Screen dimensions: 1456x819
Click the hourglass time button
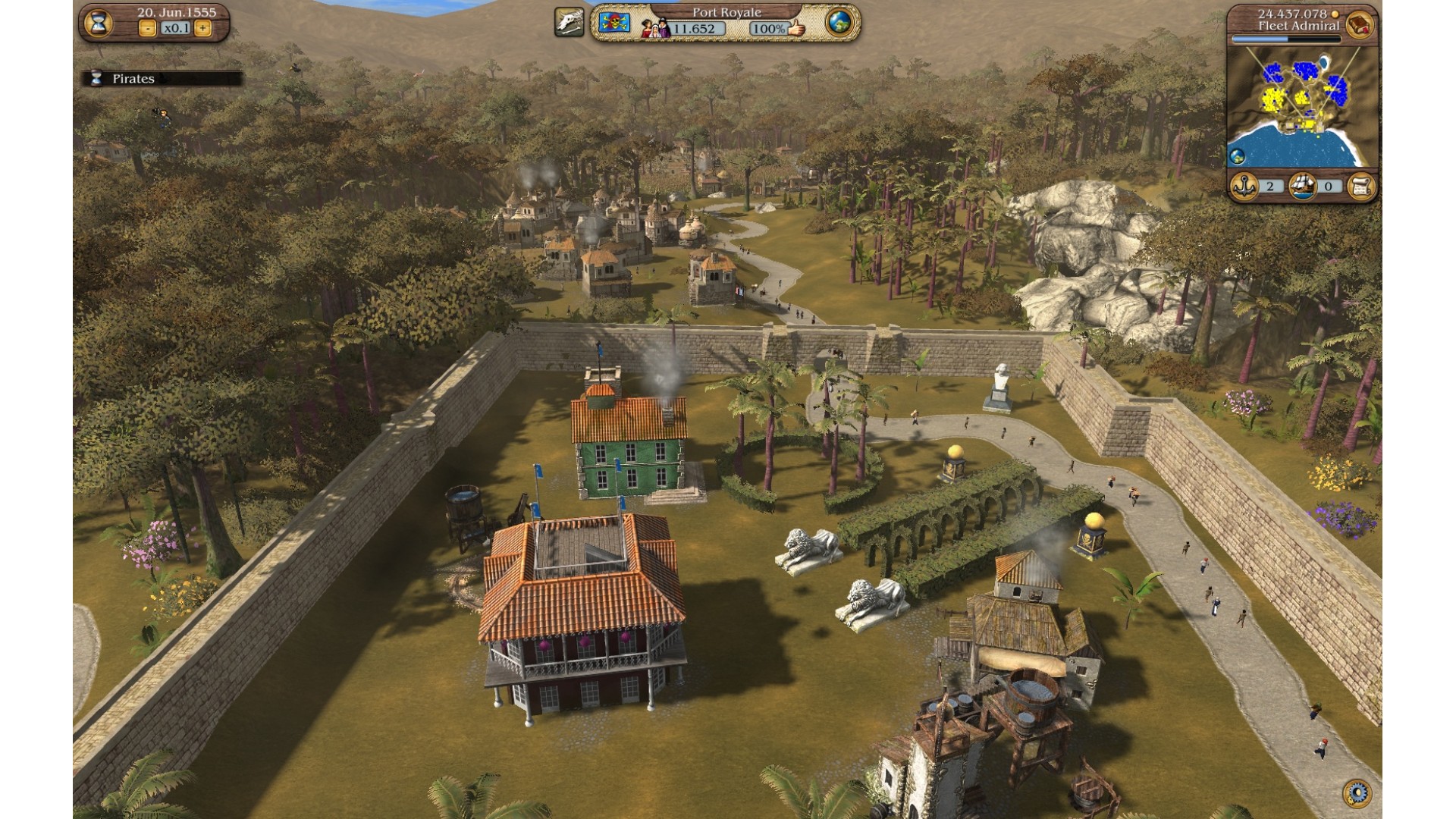tap(97, 24)
